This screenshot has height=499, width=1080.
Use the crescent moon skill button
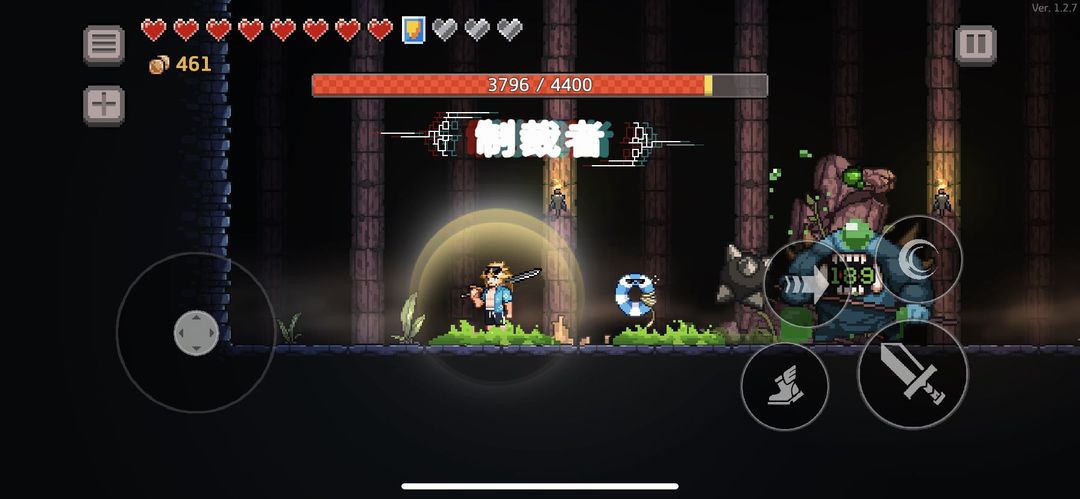click(x=918, y=260)
